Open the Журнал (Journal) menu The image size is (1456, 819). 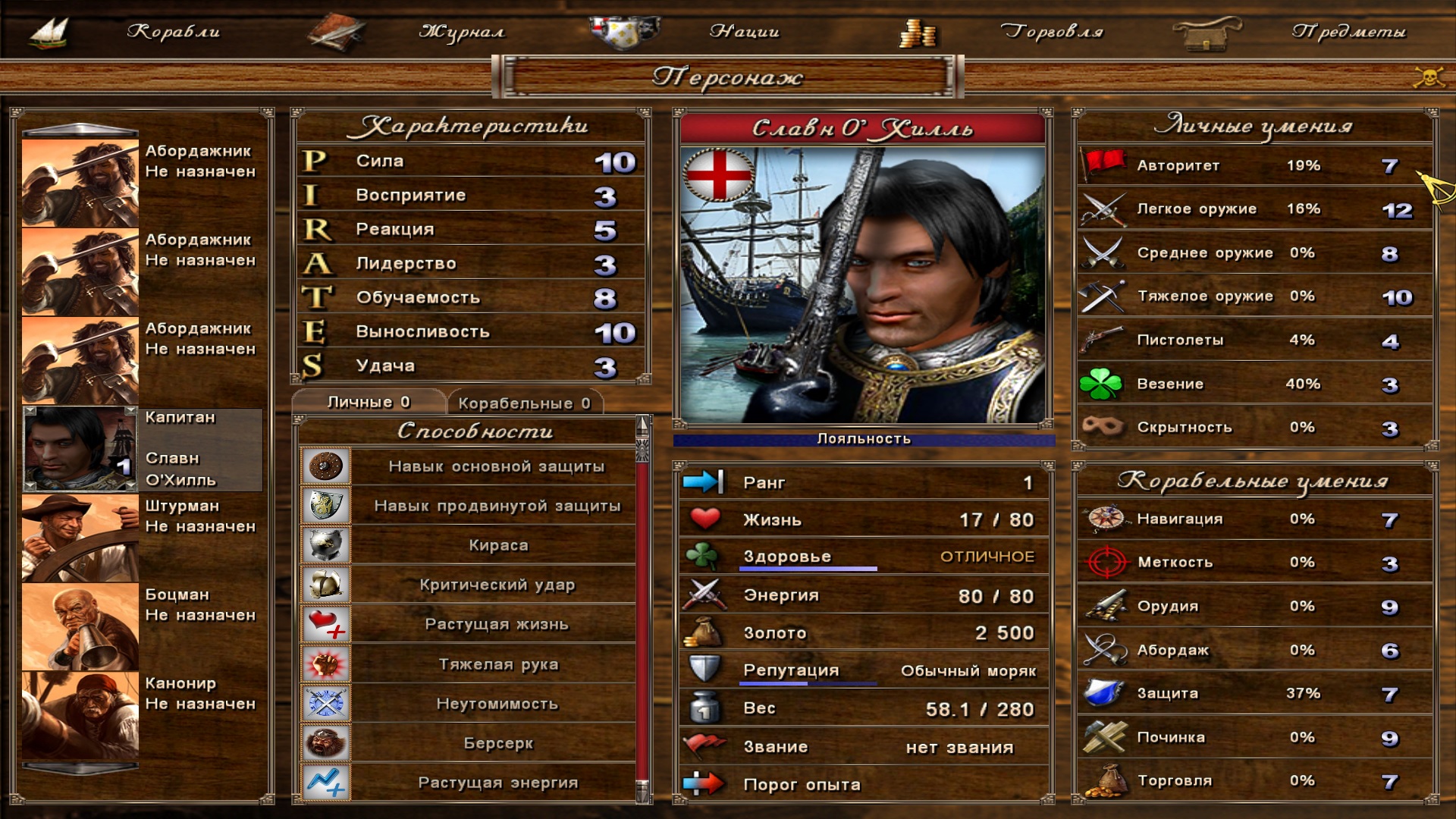[461, 32]
